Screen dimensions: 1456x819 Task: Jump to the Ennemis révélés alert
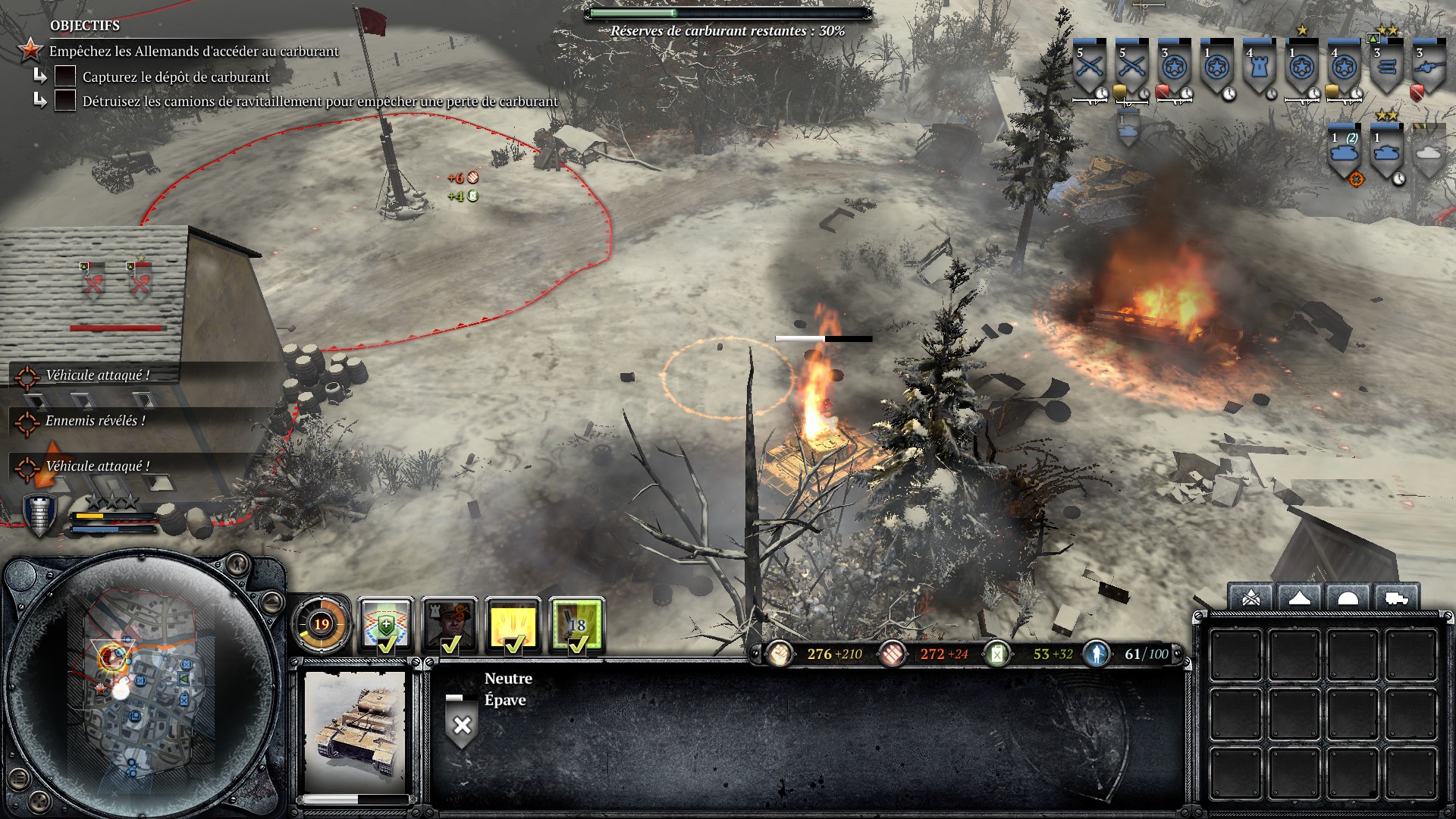point(95,421)
